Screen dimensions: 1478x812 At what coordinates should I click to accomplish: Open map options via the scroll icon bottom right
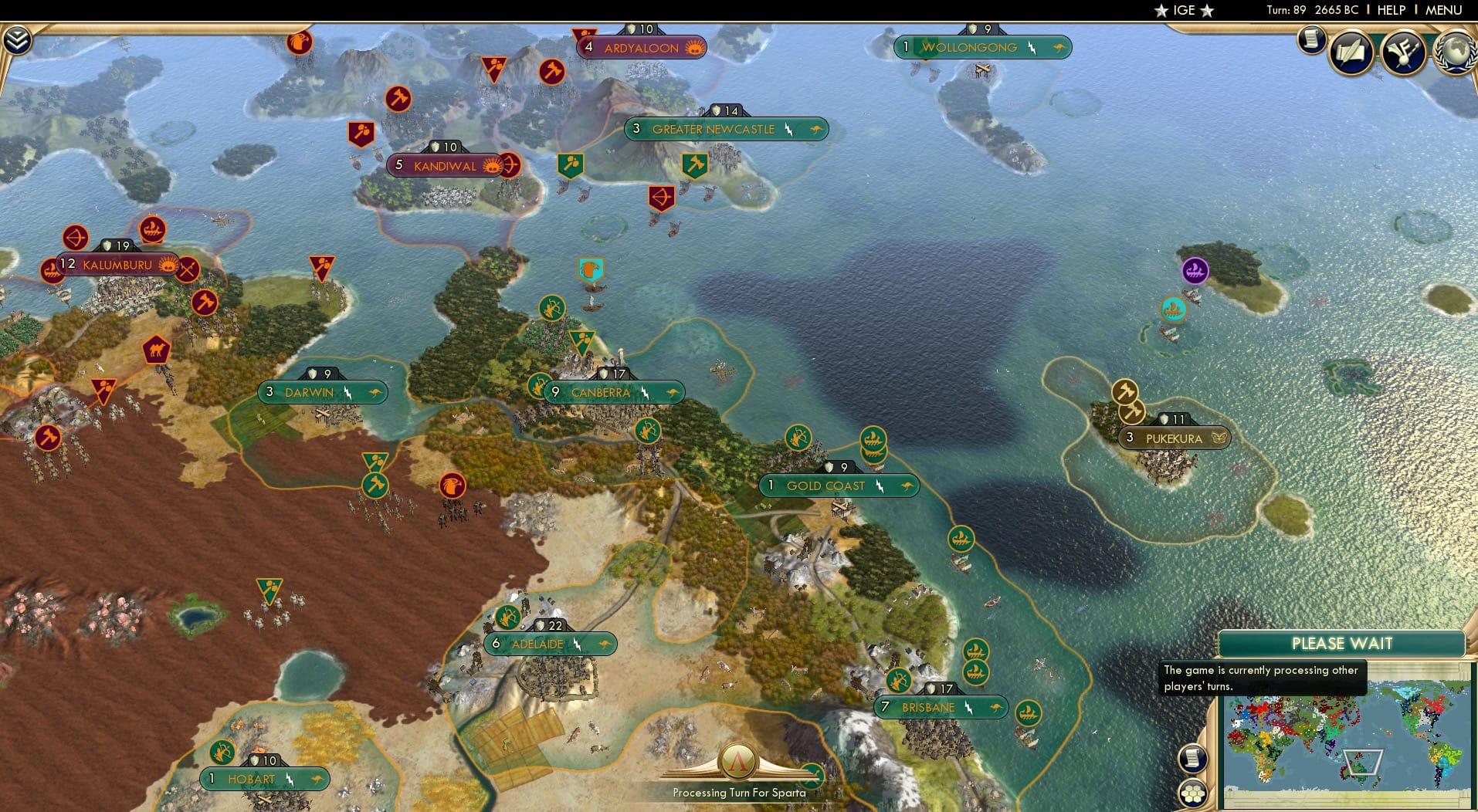point(1193,759)
